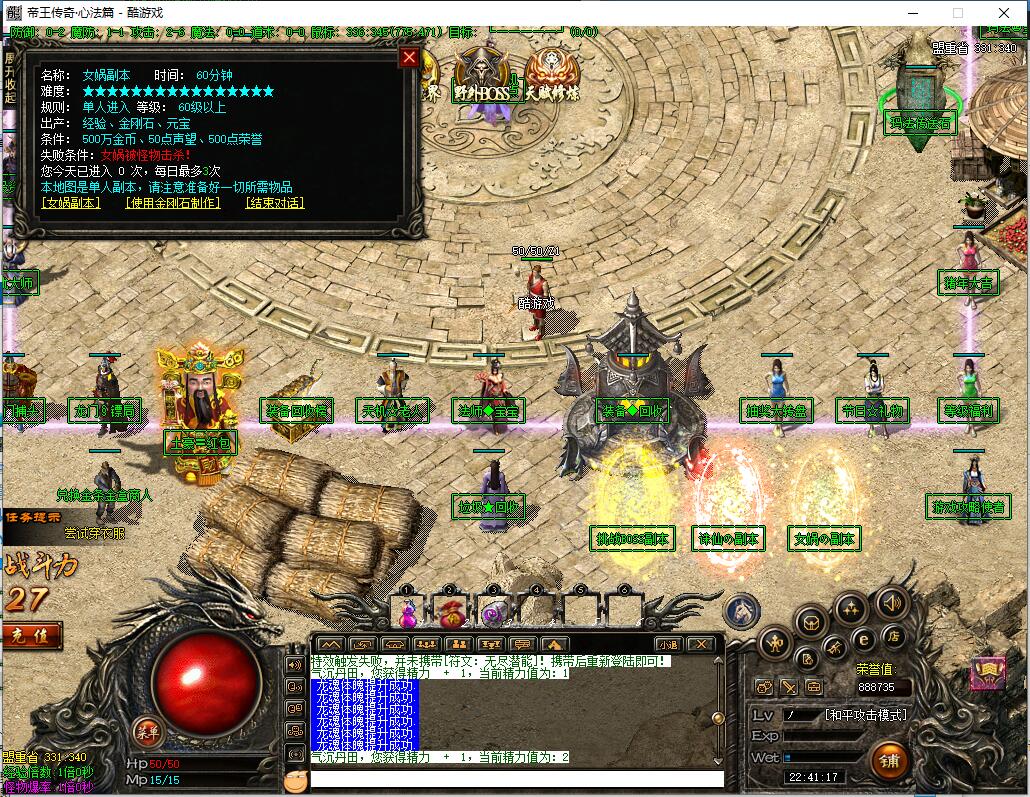
Task: Open the 天赋修炼 talent icon
Action: pos(552,74)
